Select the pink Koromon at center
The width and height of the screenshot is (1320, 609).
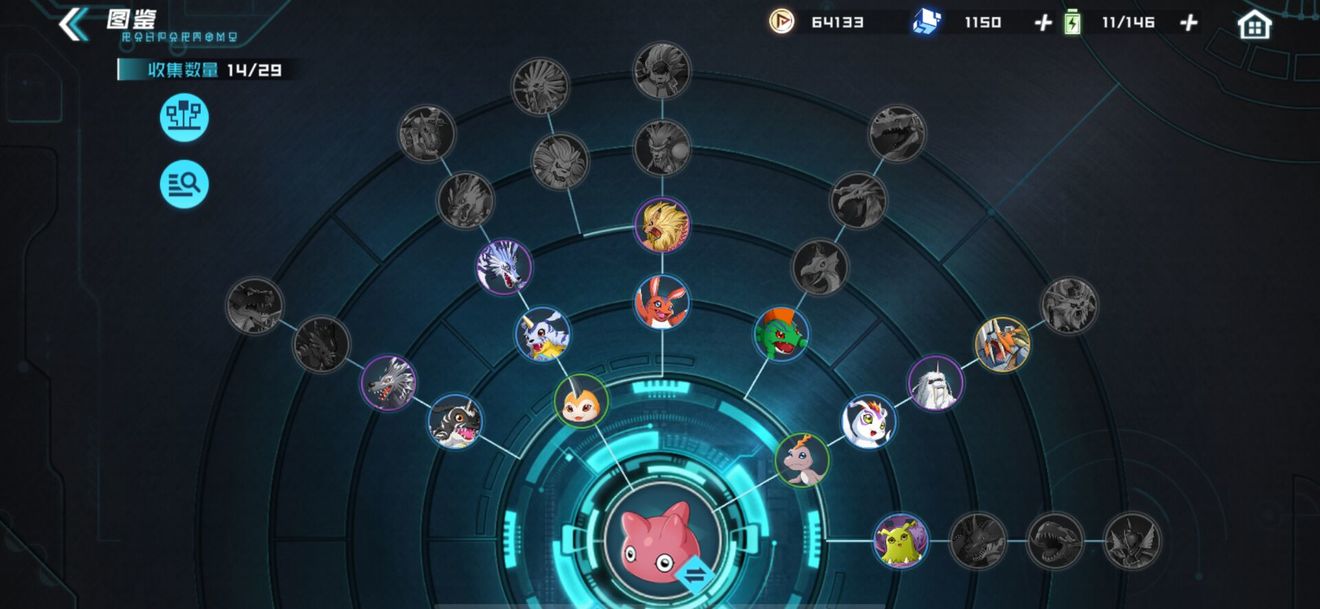pyautogui.click(x=658, y=537)
